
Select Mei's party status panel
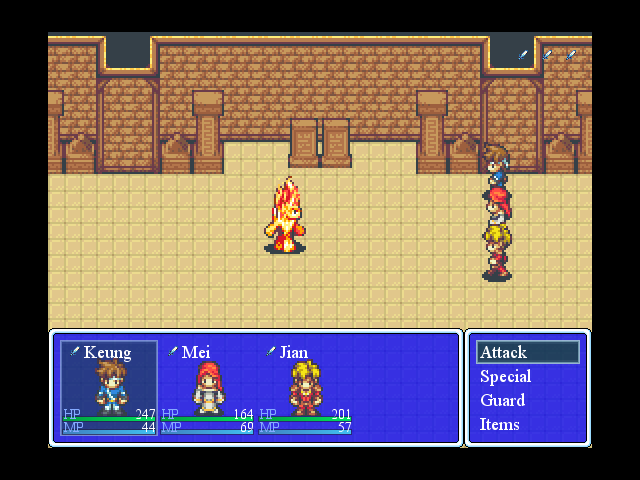(207, 388)
